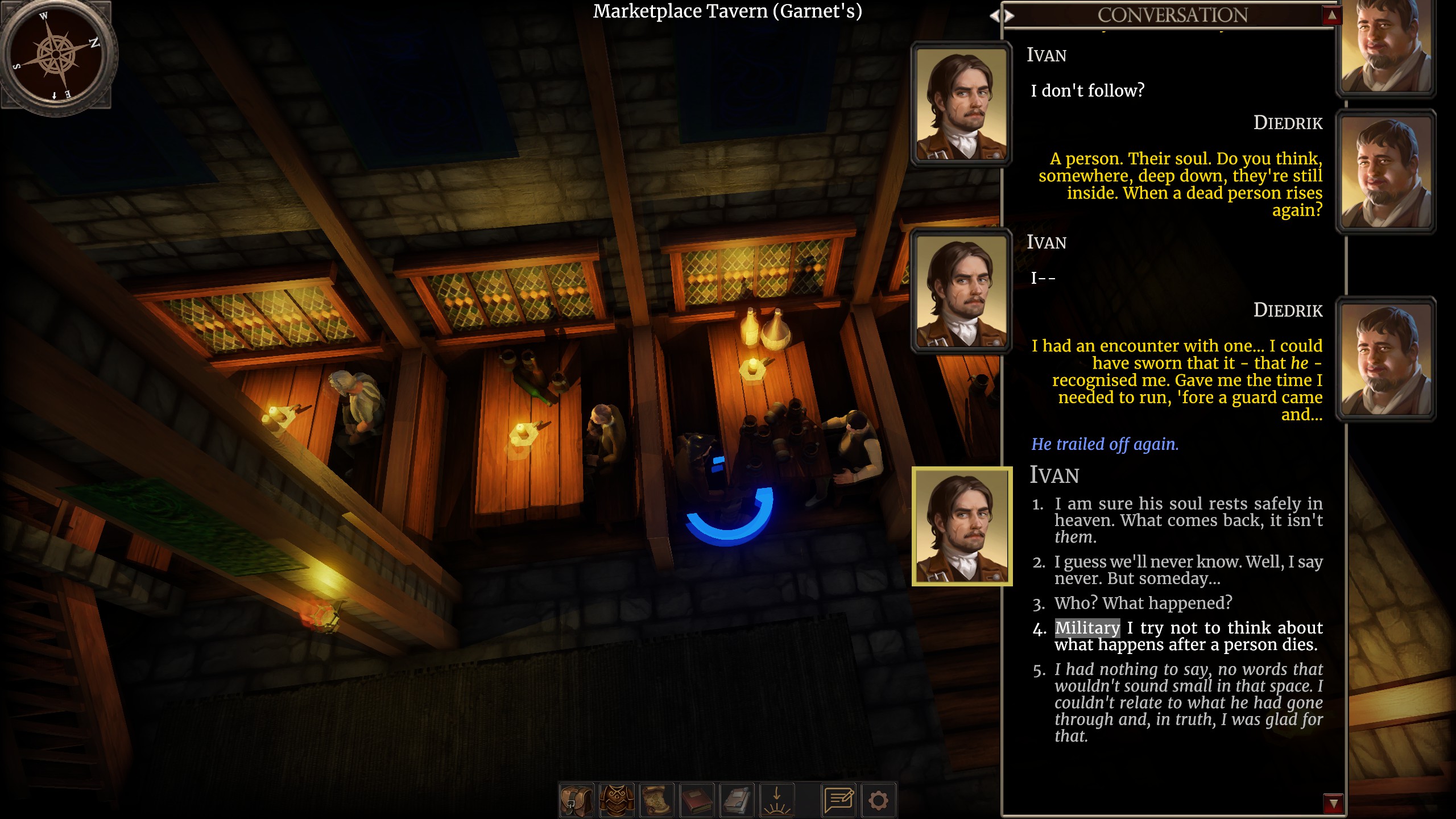1456x819 pixels.
Task: Choose the italic 'I had nothing to say' reply
Action: point(1188,702)
